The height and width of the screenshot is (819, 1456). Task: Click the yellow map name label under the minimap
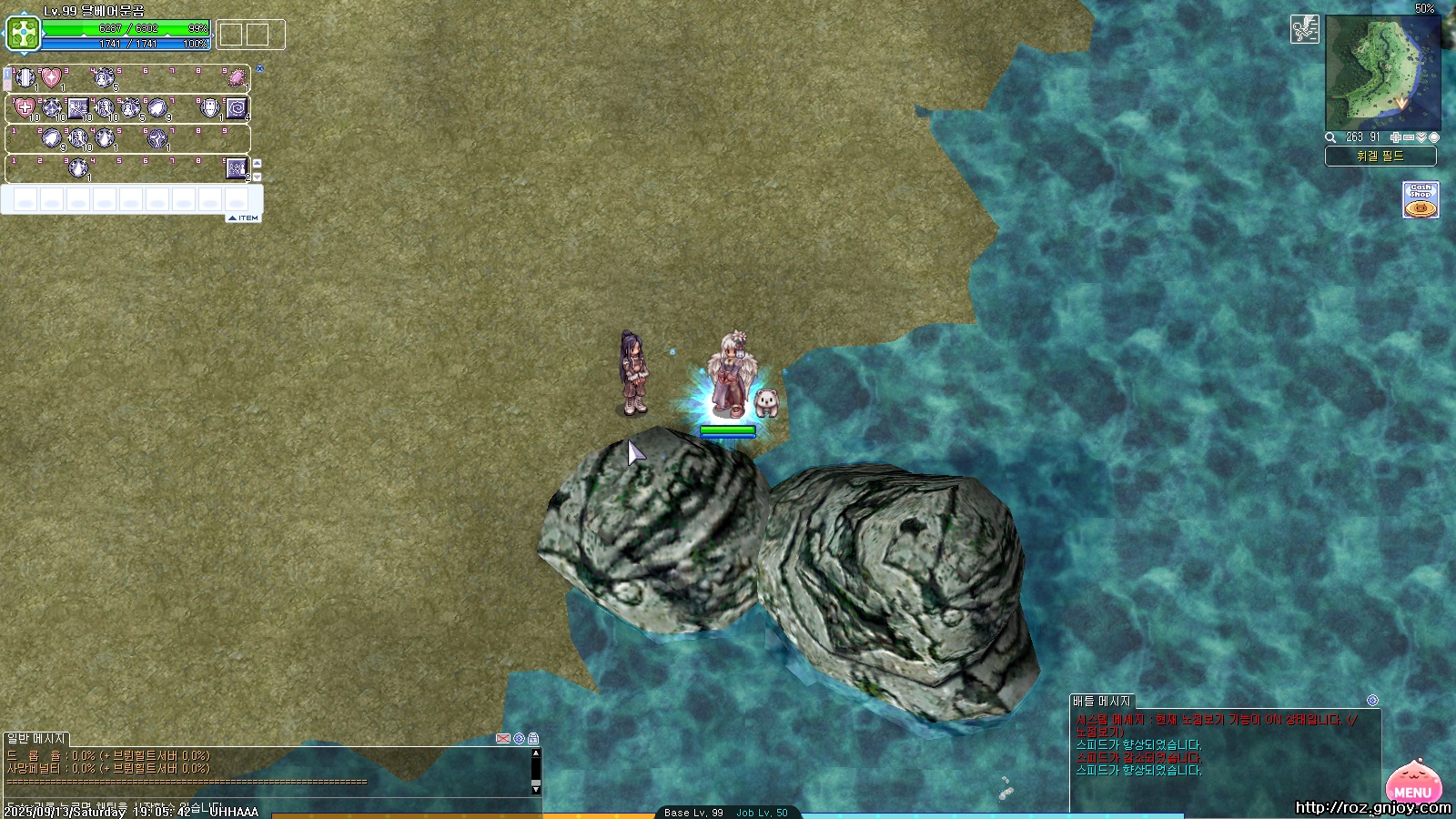(x=1380, y=157)
